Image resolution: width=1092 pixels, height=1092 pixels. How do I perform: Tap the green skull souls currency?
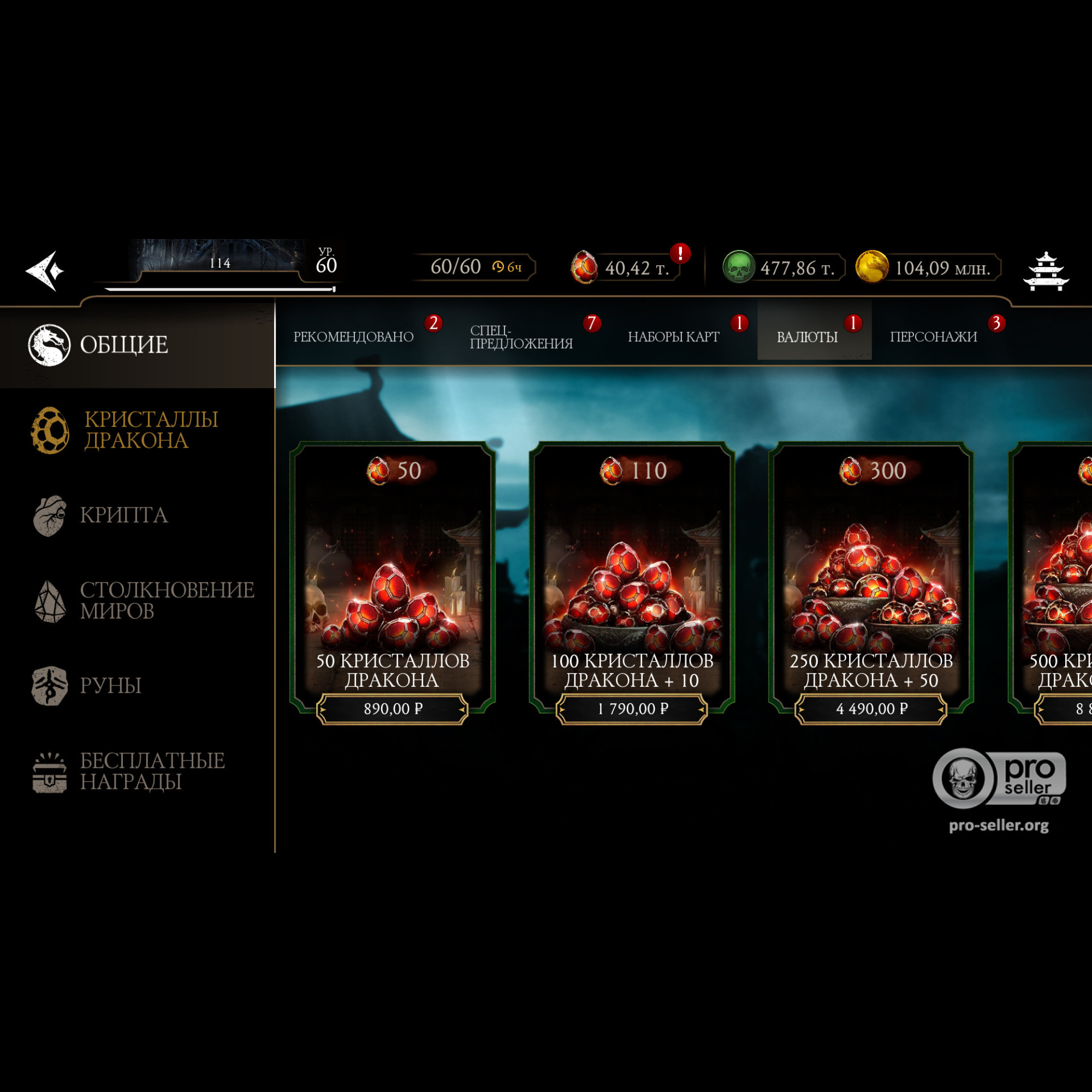click(739, 268)
